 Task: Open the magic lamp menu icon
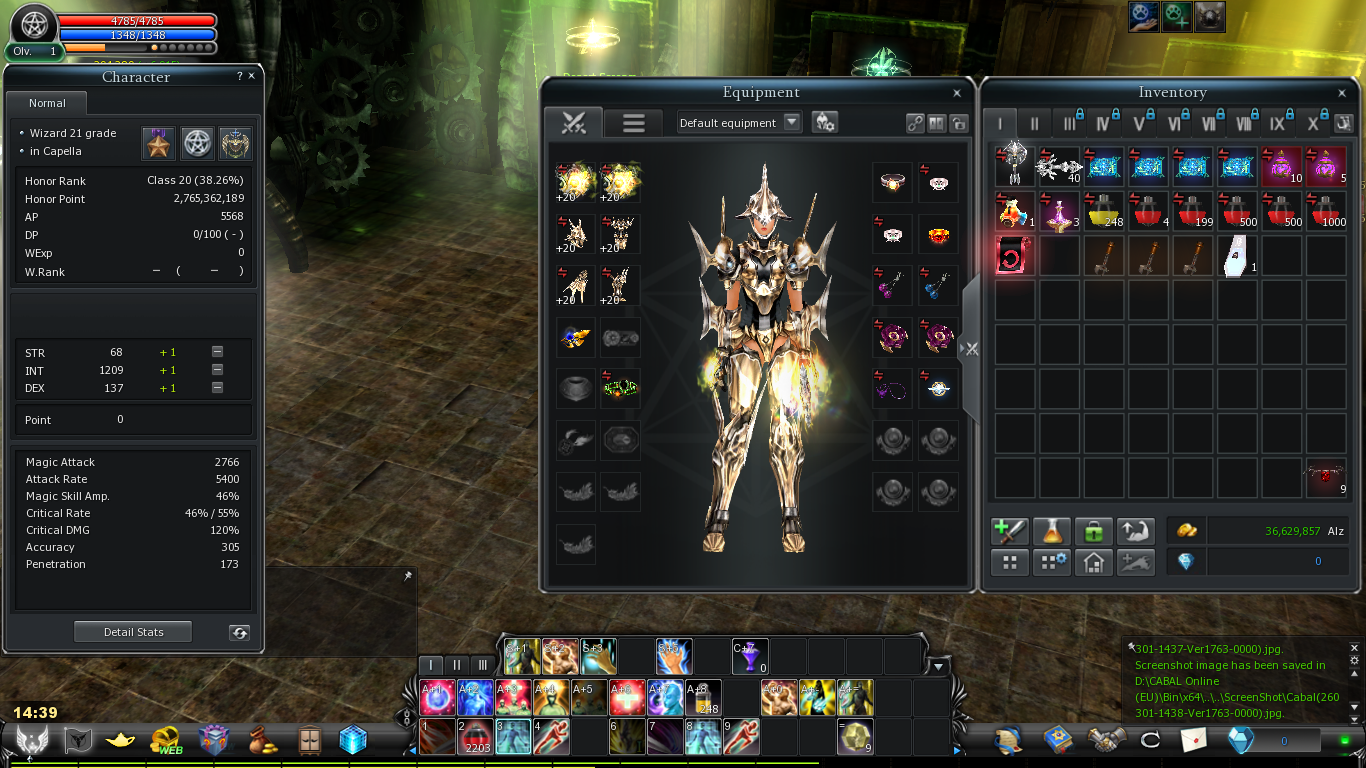coord(121,740)
